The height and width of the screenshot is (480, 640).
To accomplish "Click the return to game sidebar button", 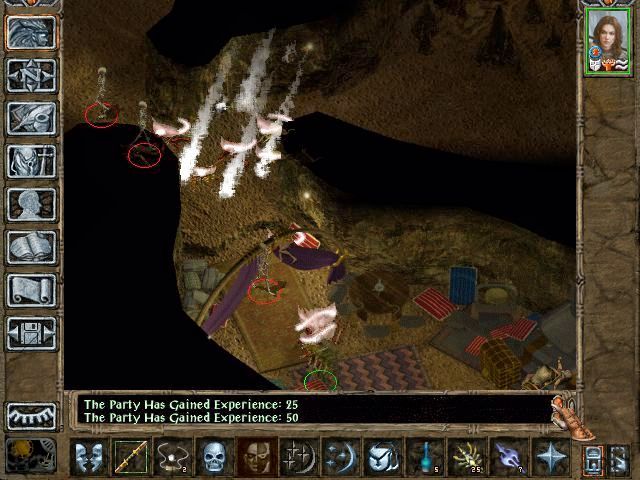I will coord(31,30).
